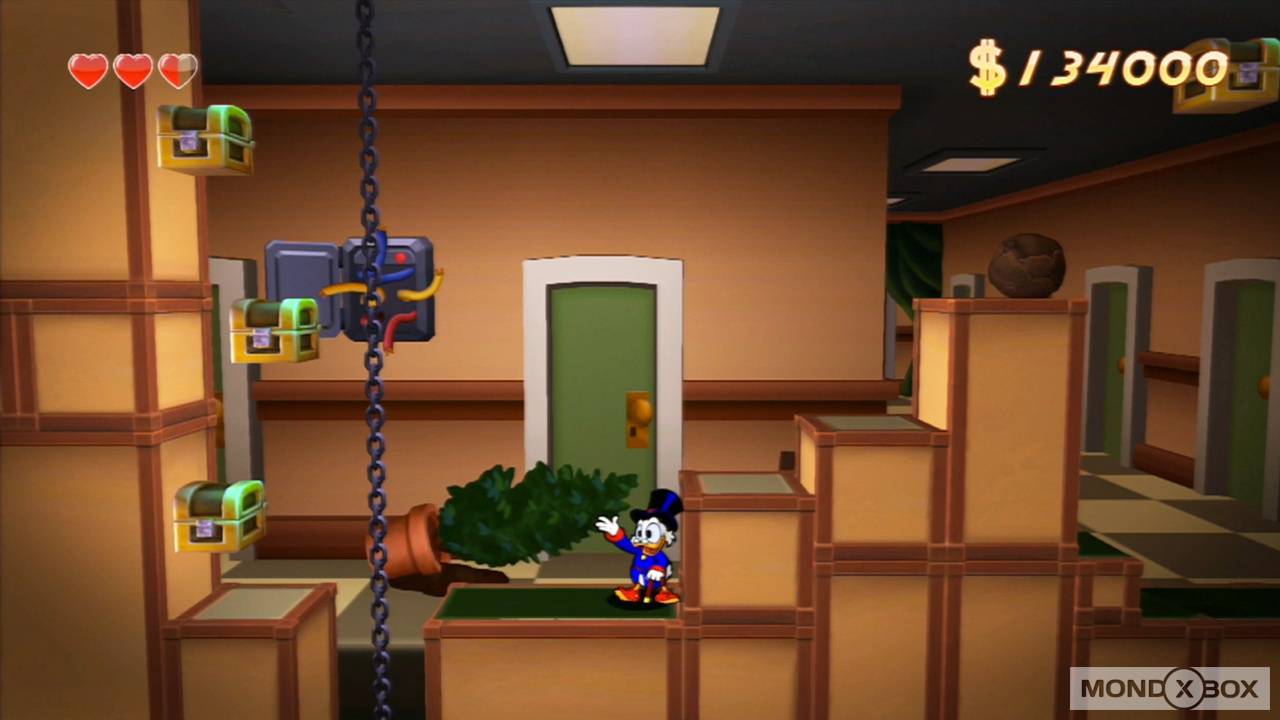Select the second heart in the health bar
1280x720 pixels.
coord(132,70)
